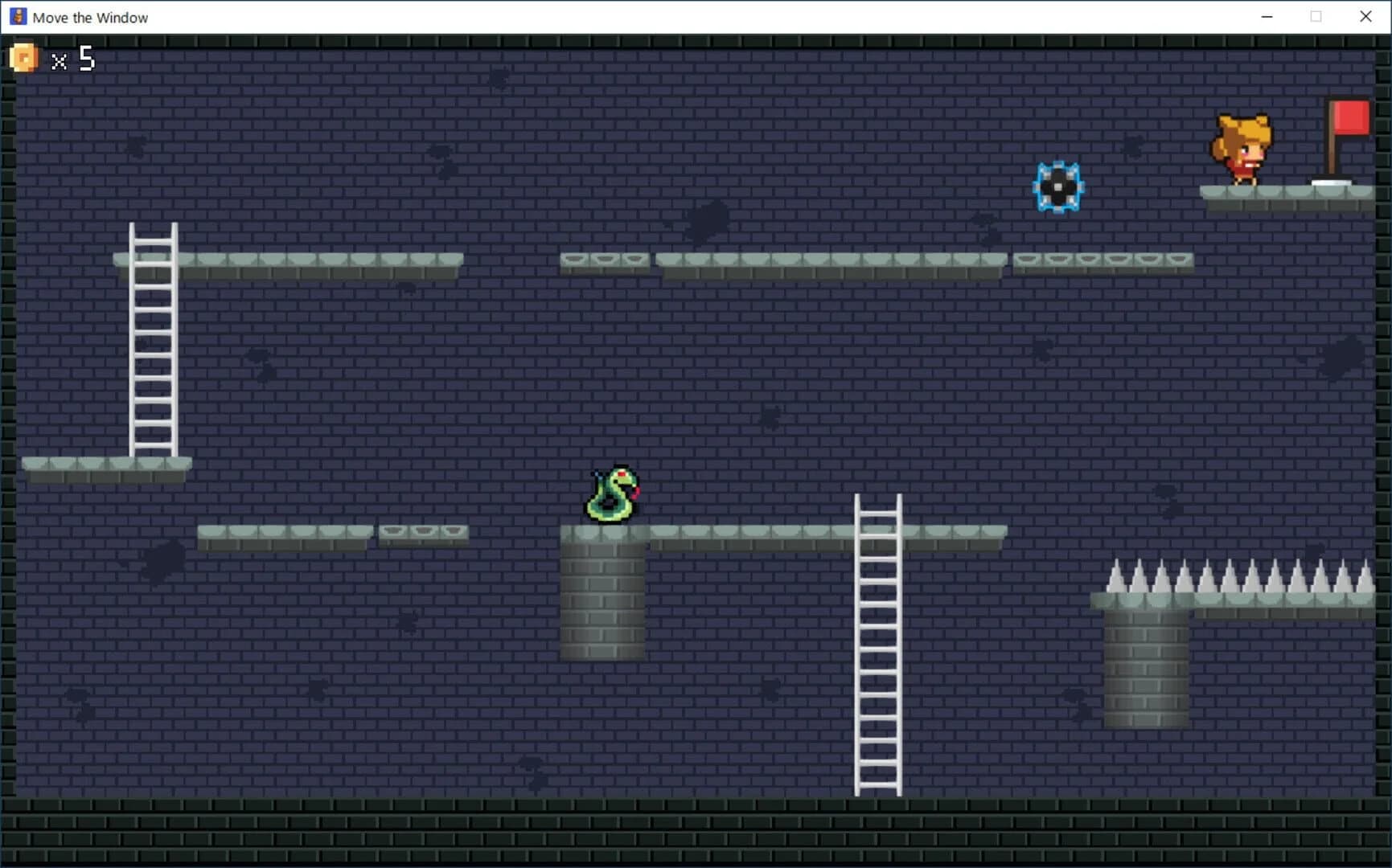1392x868 pixels.
Task: Close the Move the Window game
Action: point(1365,16)
